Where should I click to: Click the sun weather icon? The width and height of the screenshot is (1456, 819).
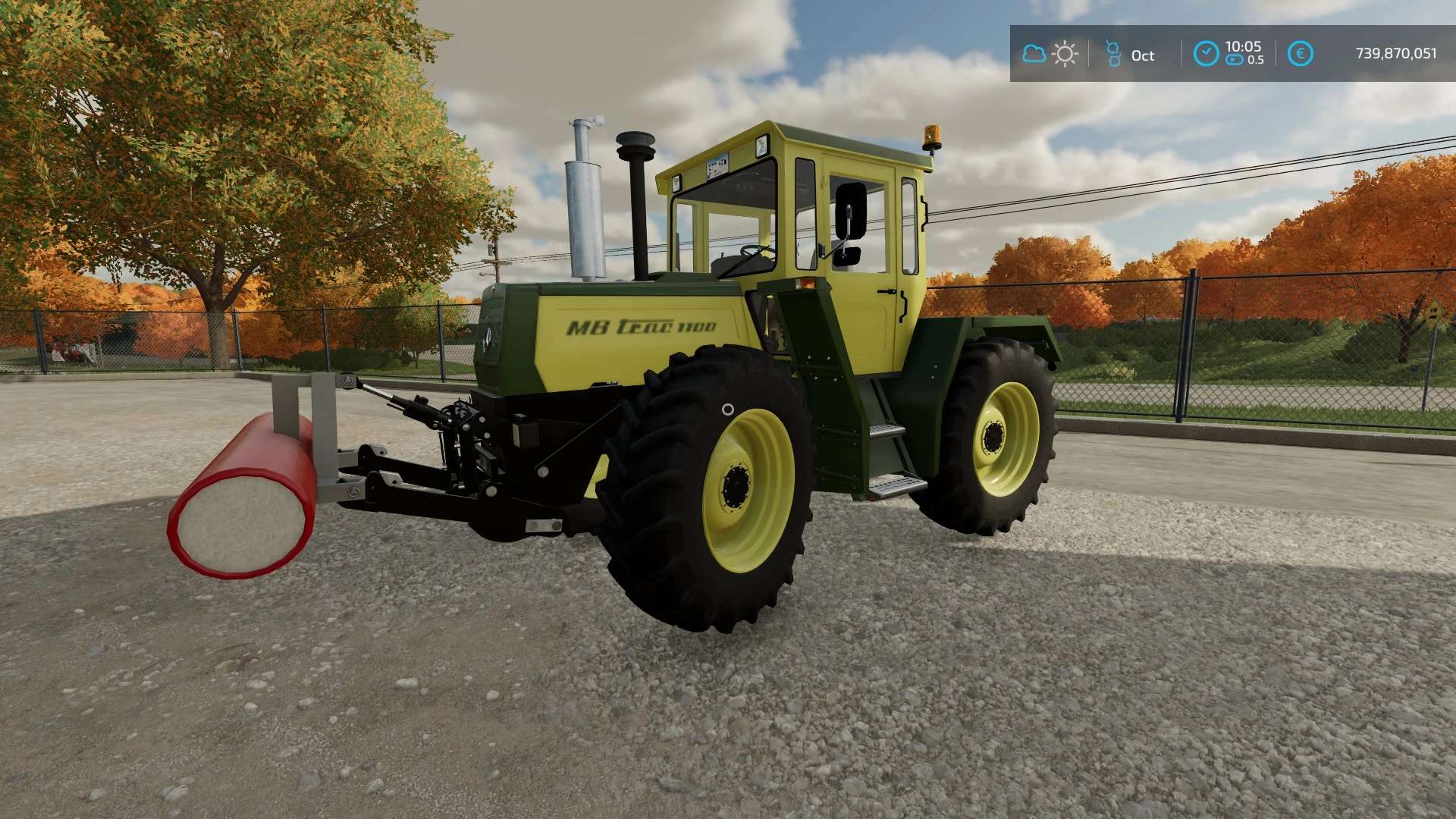click(x=1065, y=54)
